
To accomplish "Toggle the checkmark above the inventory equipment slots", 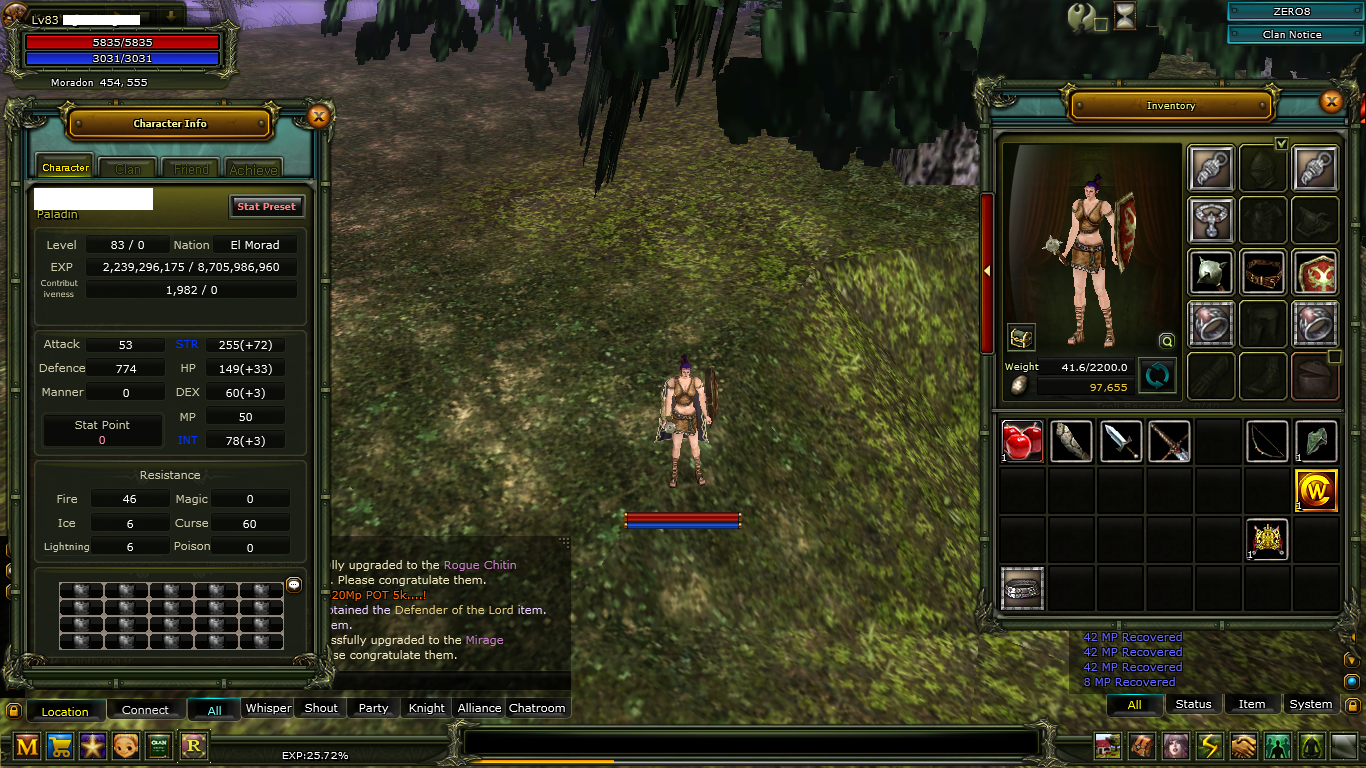I will 1281,144.
